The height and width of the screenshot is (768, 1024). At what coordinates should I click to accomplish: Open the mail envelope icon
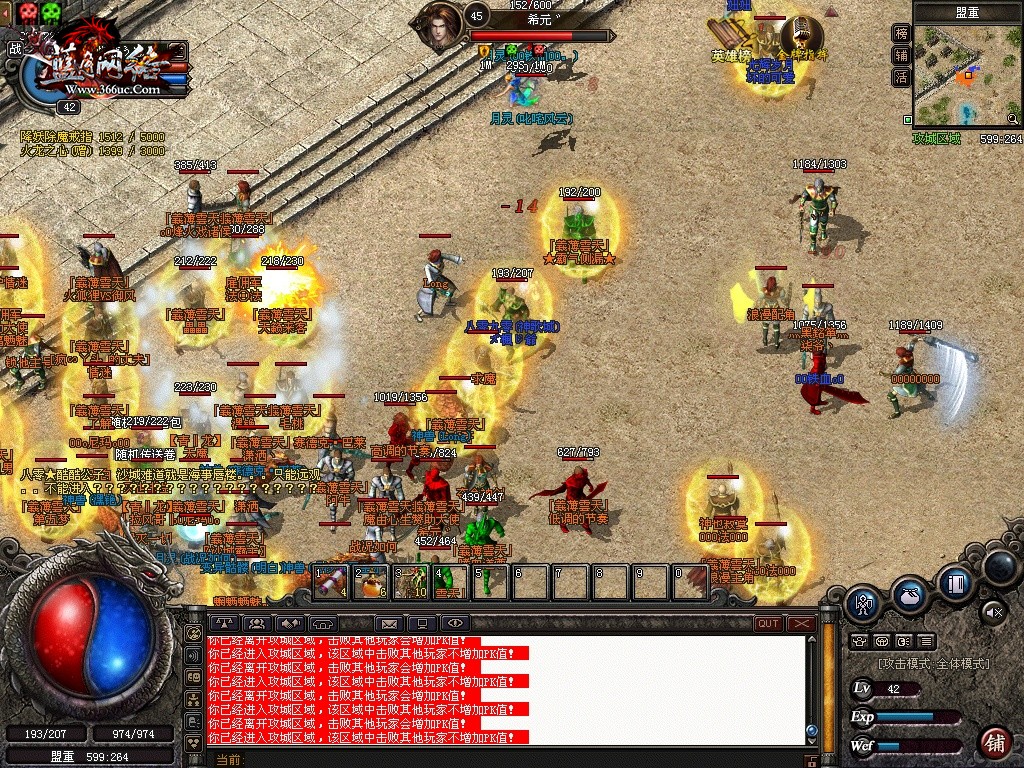click(x=389, y=623)
